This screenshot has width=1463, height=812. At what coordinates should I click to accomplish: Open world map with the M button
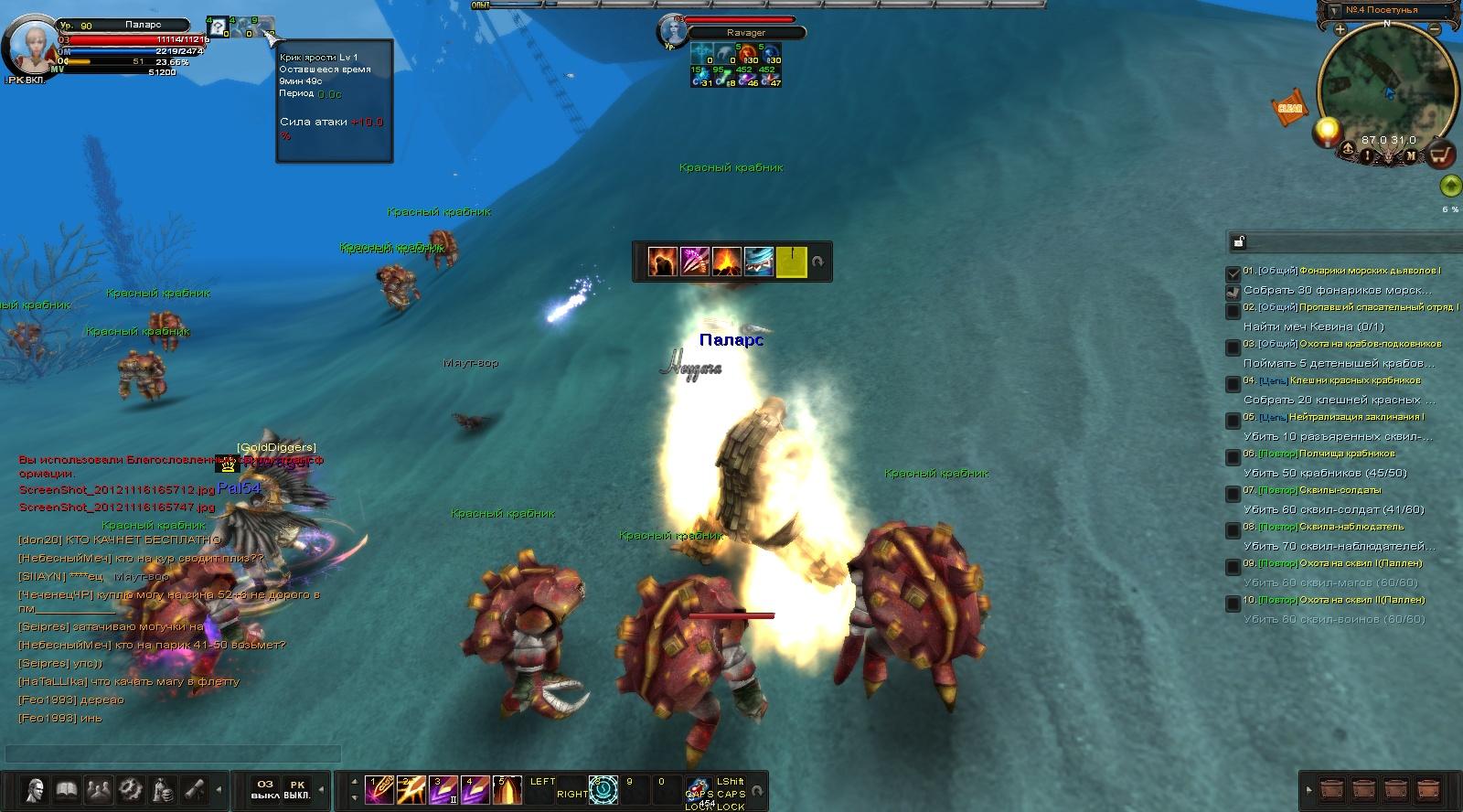pyautogui.click(x=1411, y=155)
